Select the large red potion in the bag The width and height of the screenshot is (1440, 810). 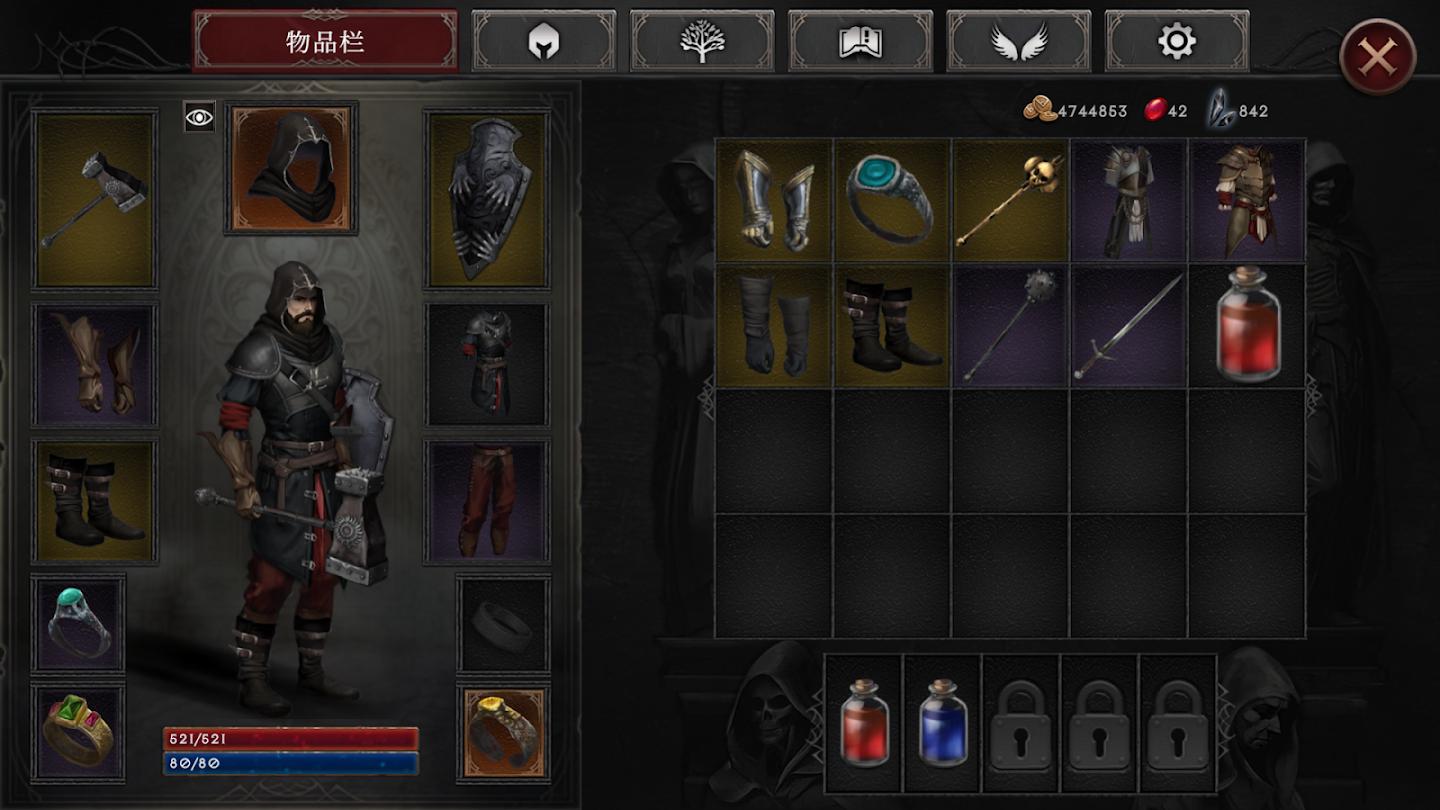[x=1247, y=326]
